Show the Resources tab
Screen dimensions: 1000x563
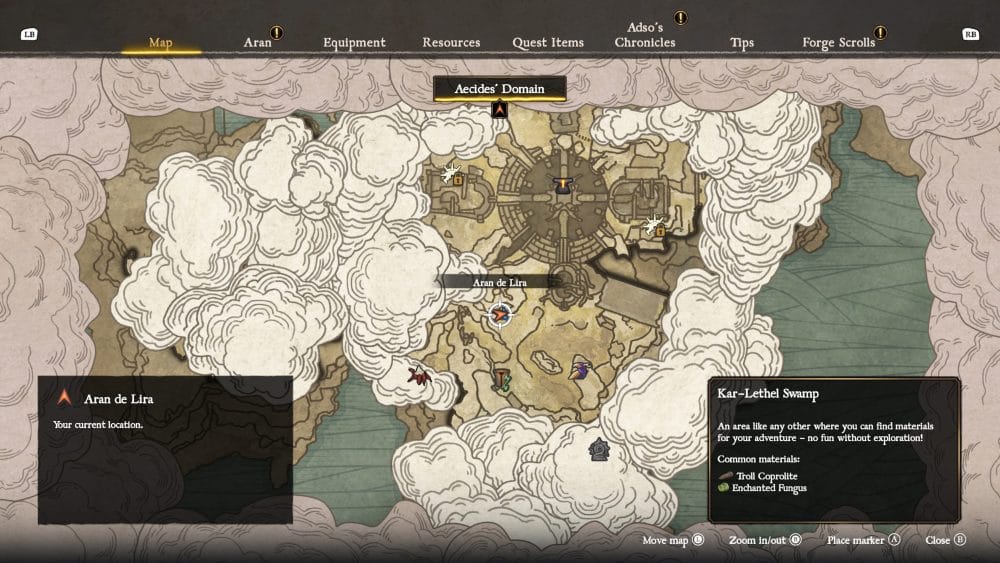451,42
